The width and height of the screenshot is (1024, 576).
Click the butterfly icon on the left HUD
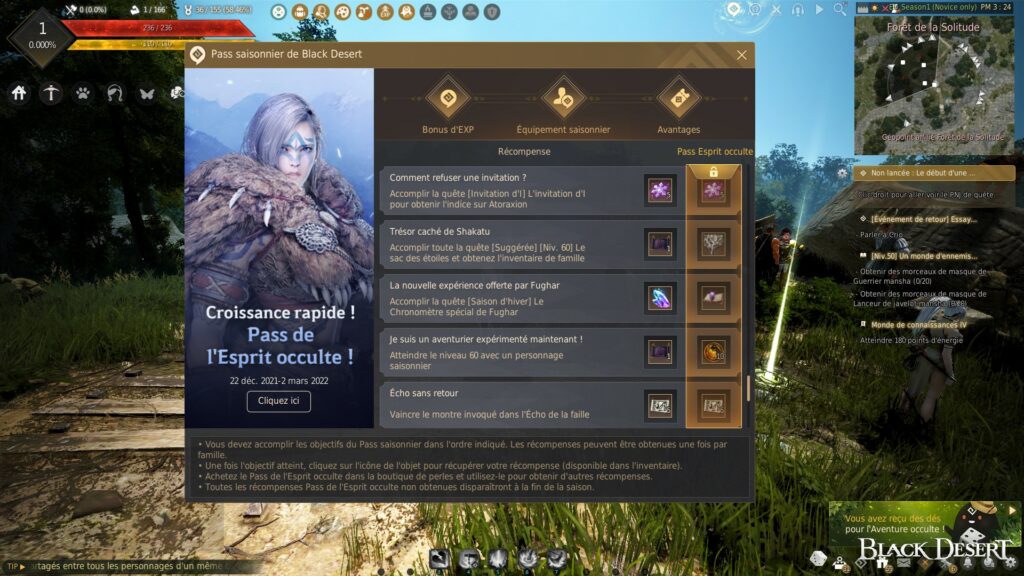147,94
